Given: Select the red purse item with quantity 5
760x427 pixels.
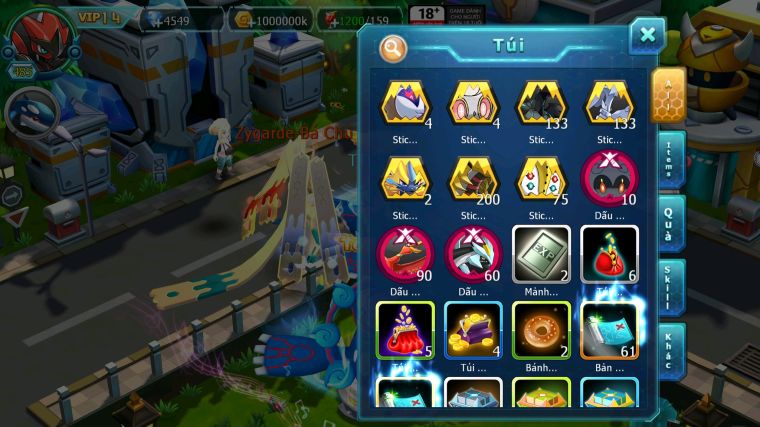Looking at the screenshot, I should (x=405, y=328).
